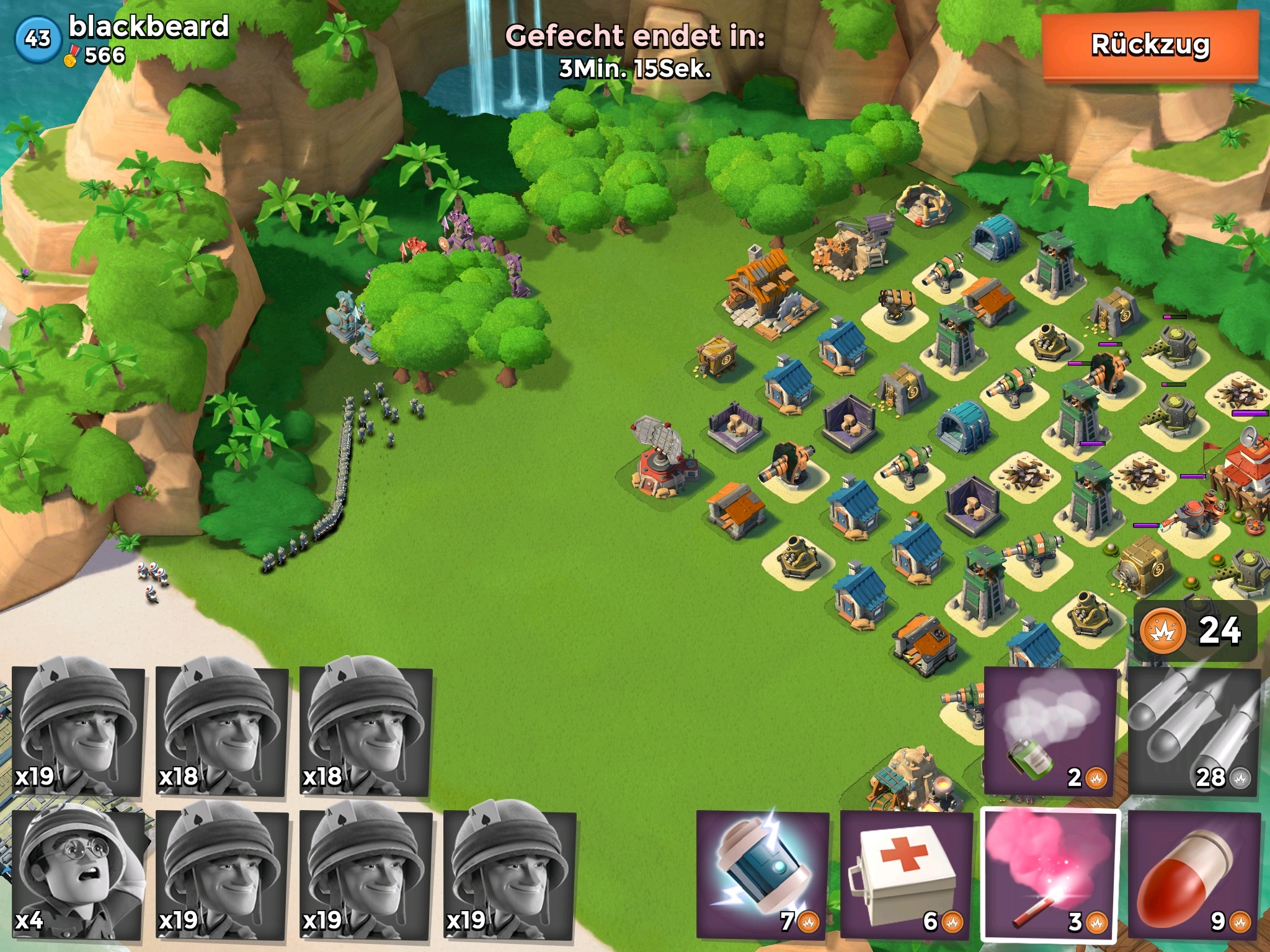Use the medkit ability
1270x952 pixels.
tap(907, 874)
